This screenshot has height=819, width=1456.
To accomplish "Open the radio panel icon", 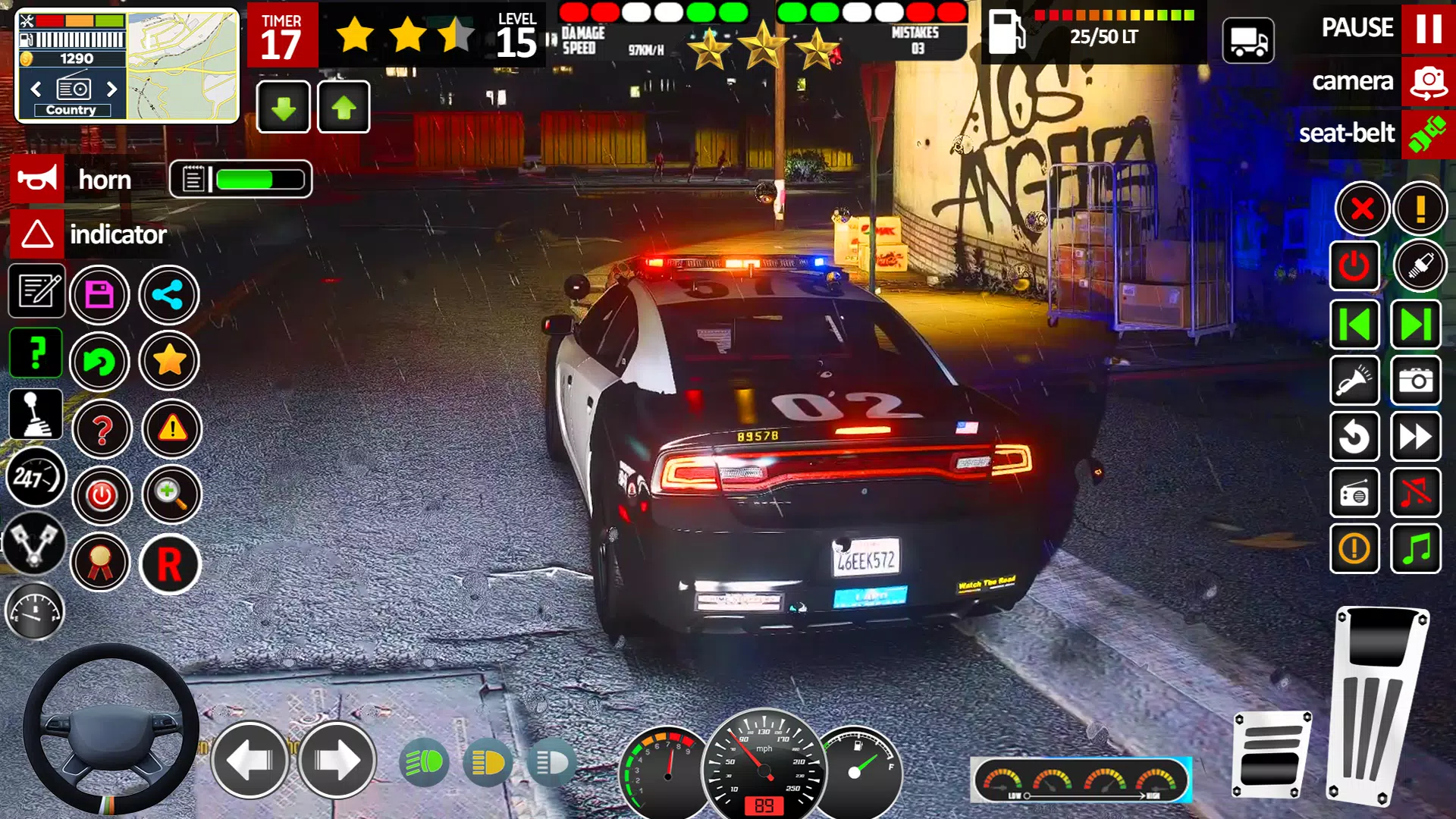I will click(x=1354, y=493).
